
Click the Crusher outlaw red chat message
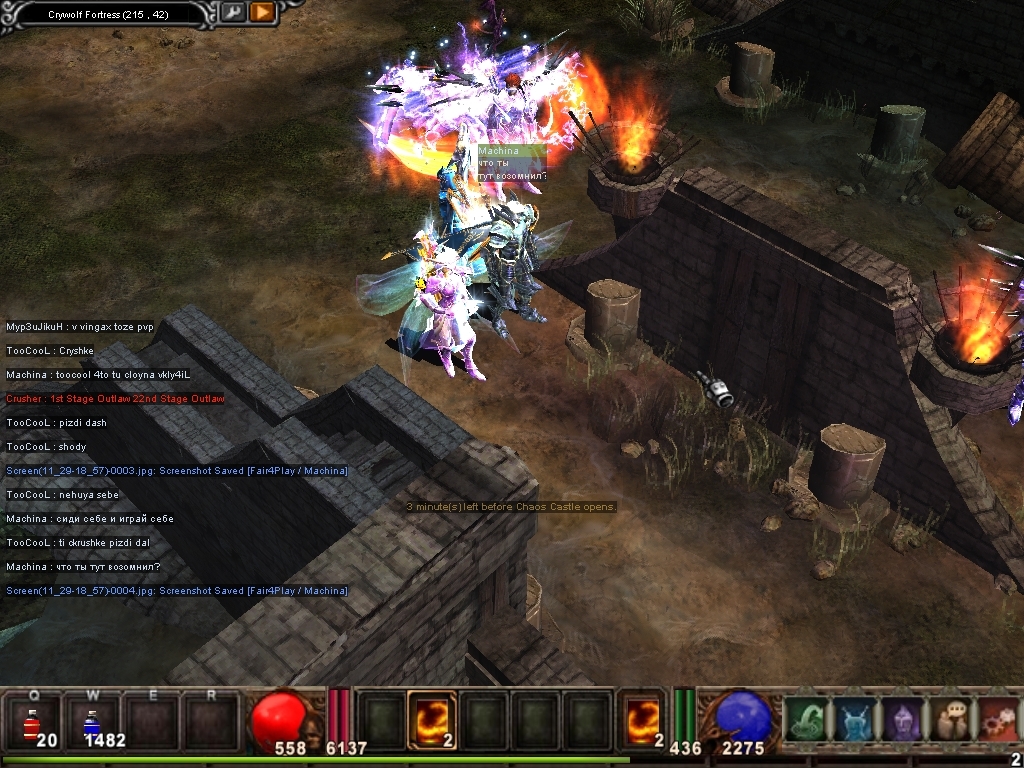(115, 399)
